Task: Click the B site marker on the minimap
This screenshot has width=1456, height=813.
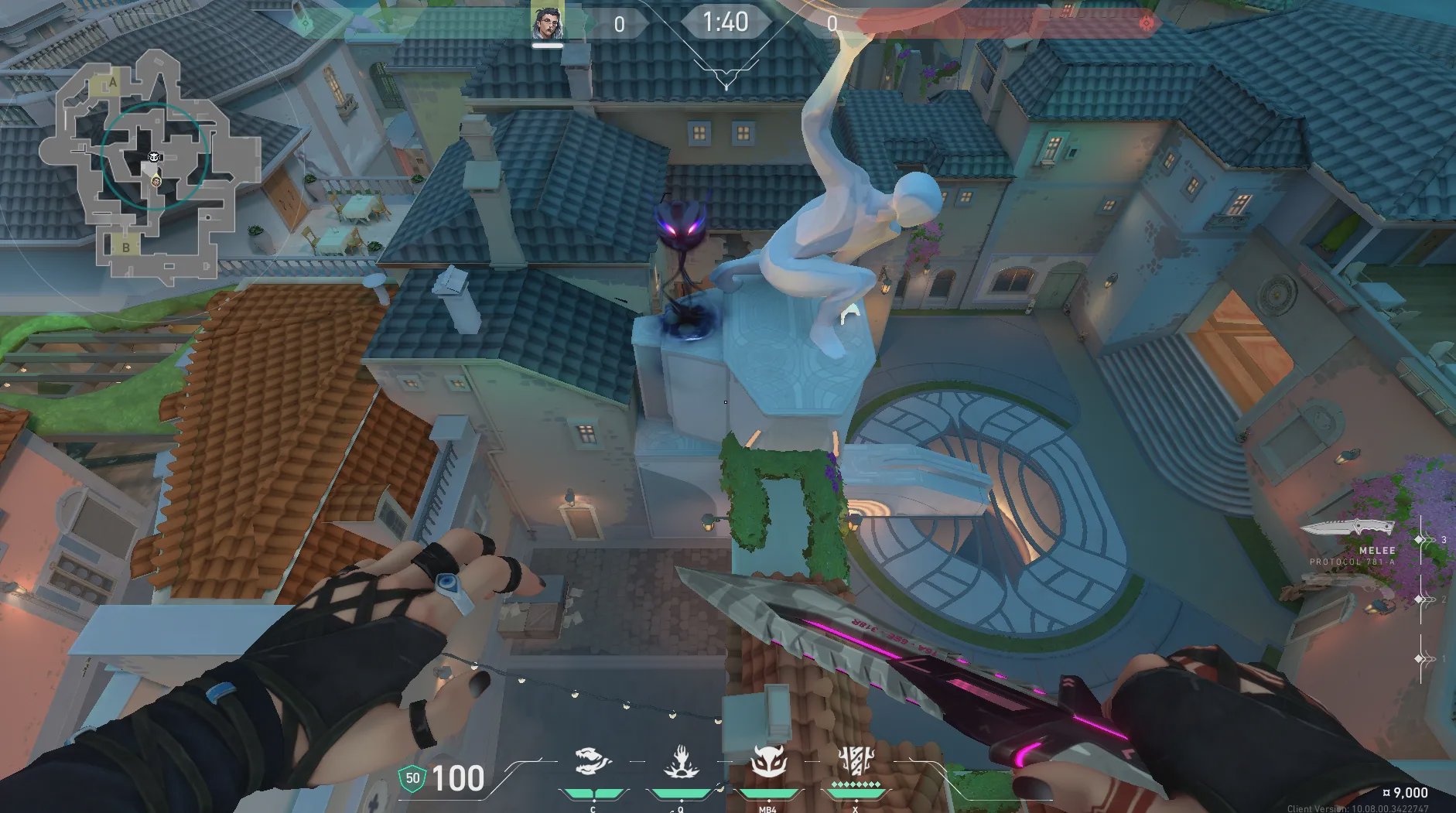Action: click(125, 248)
